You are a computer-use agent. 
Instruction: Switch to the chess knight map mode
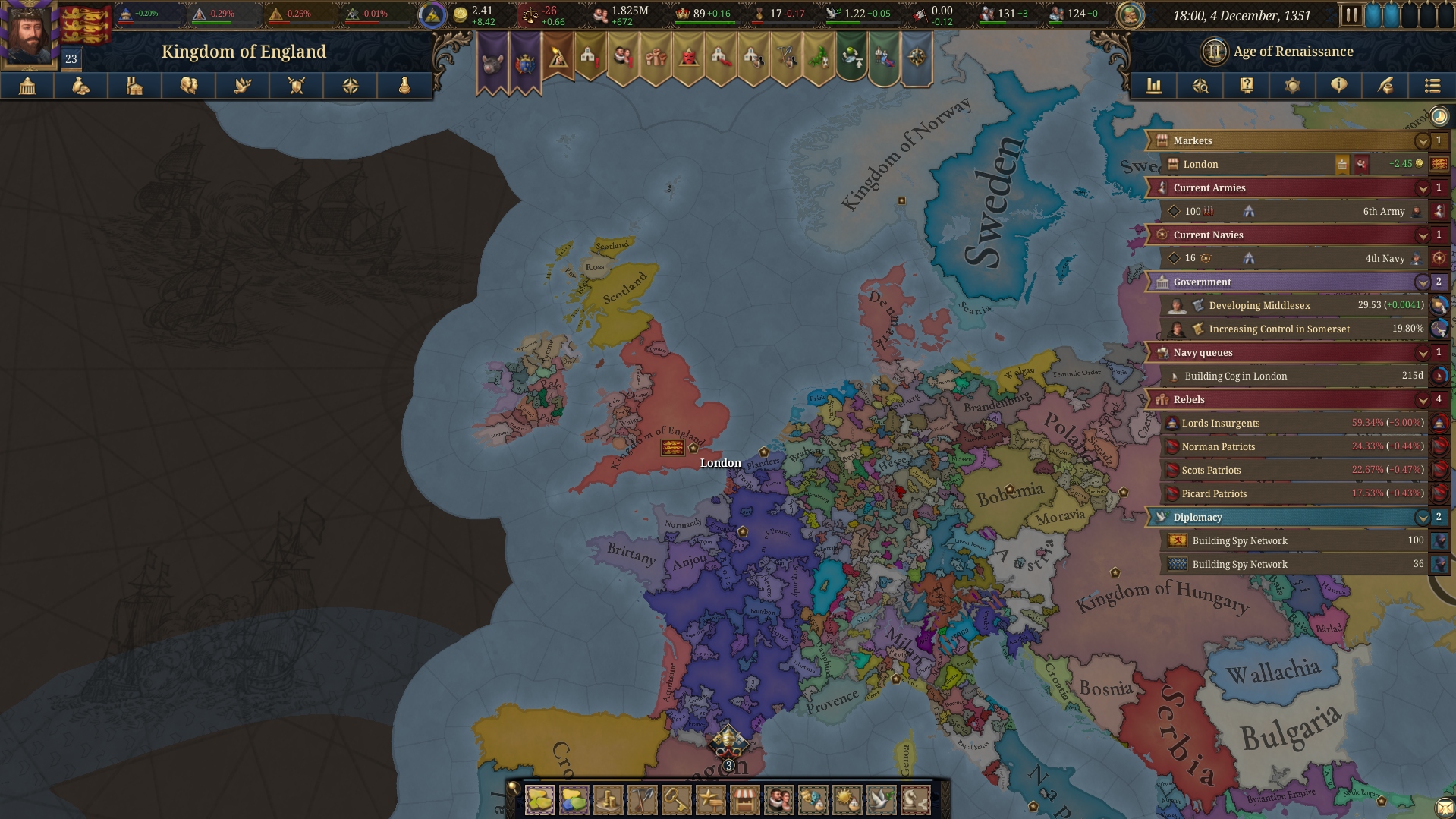coord(915,800)
